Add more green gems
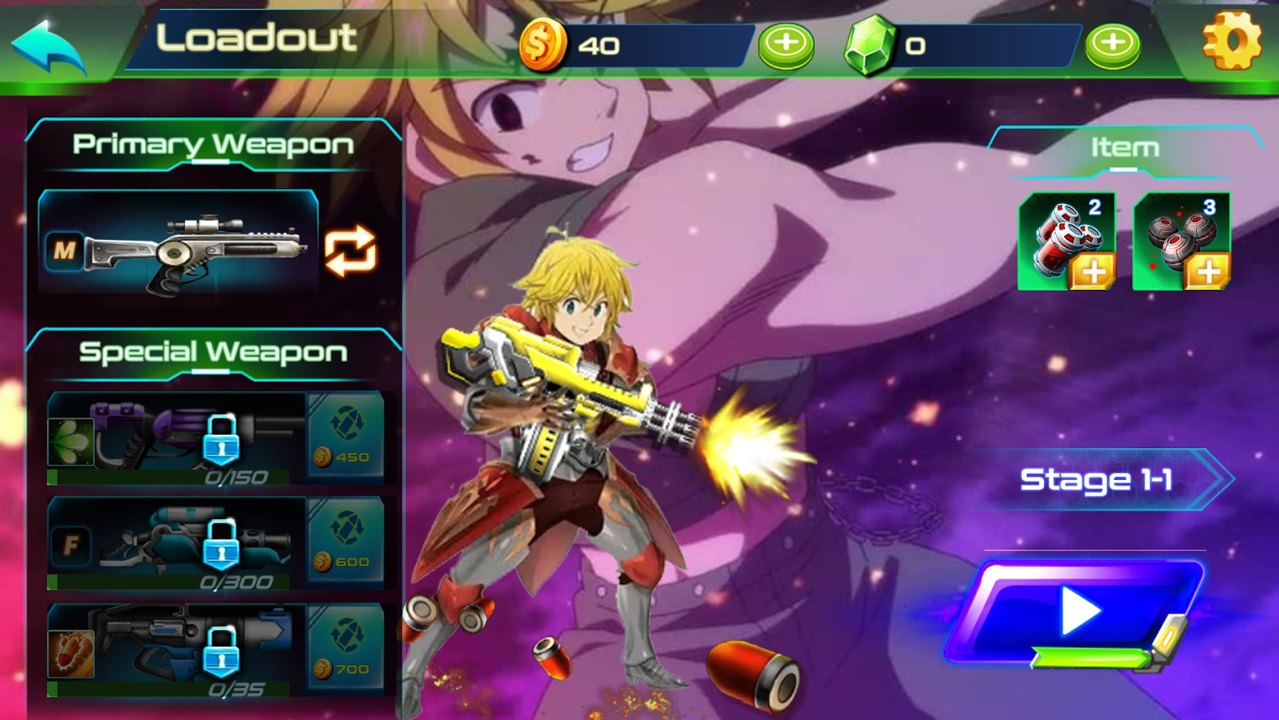The width and height of the screenshot is (1279, 720). point(1112,45)
